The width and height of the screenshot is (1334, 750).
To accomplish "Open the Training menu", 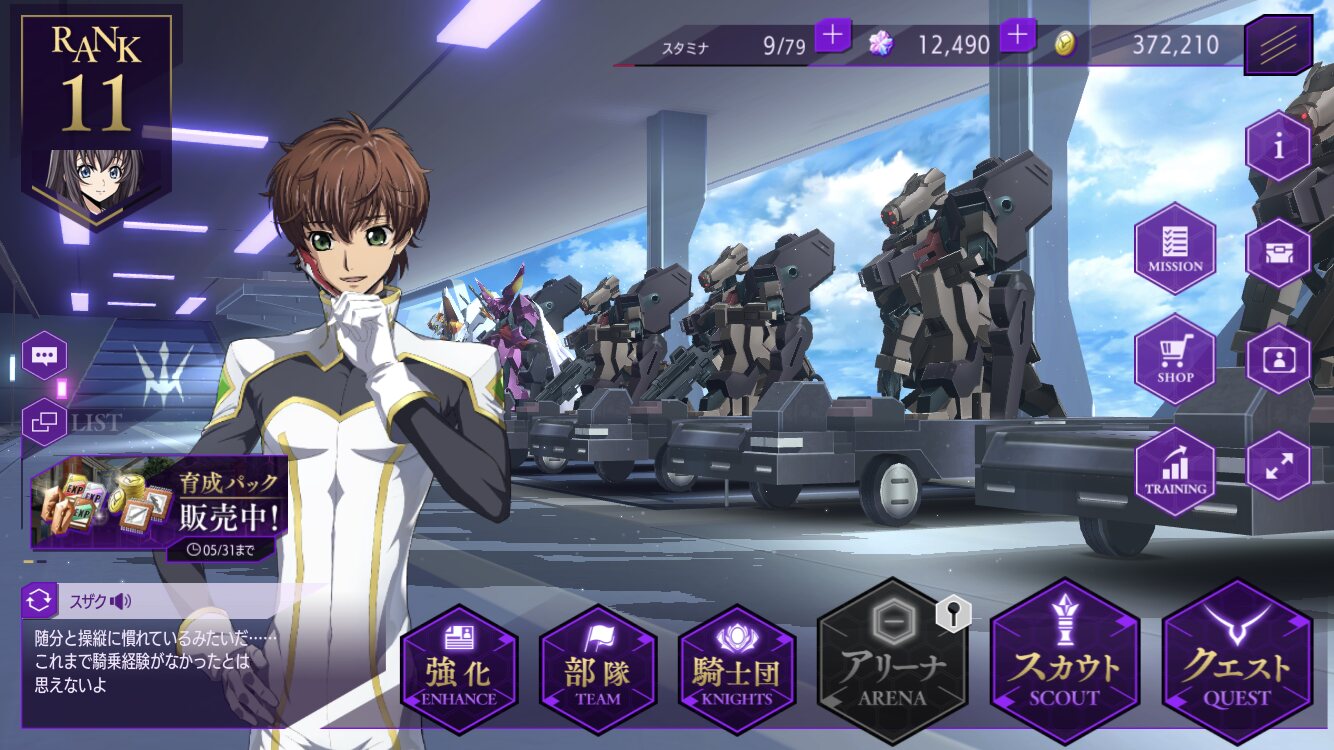I will (x=1175, y=471).
